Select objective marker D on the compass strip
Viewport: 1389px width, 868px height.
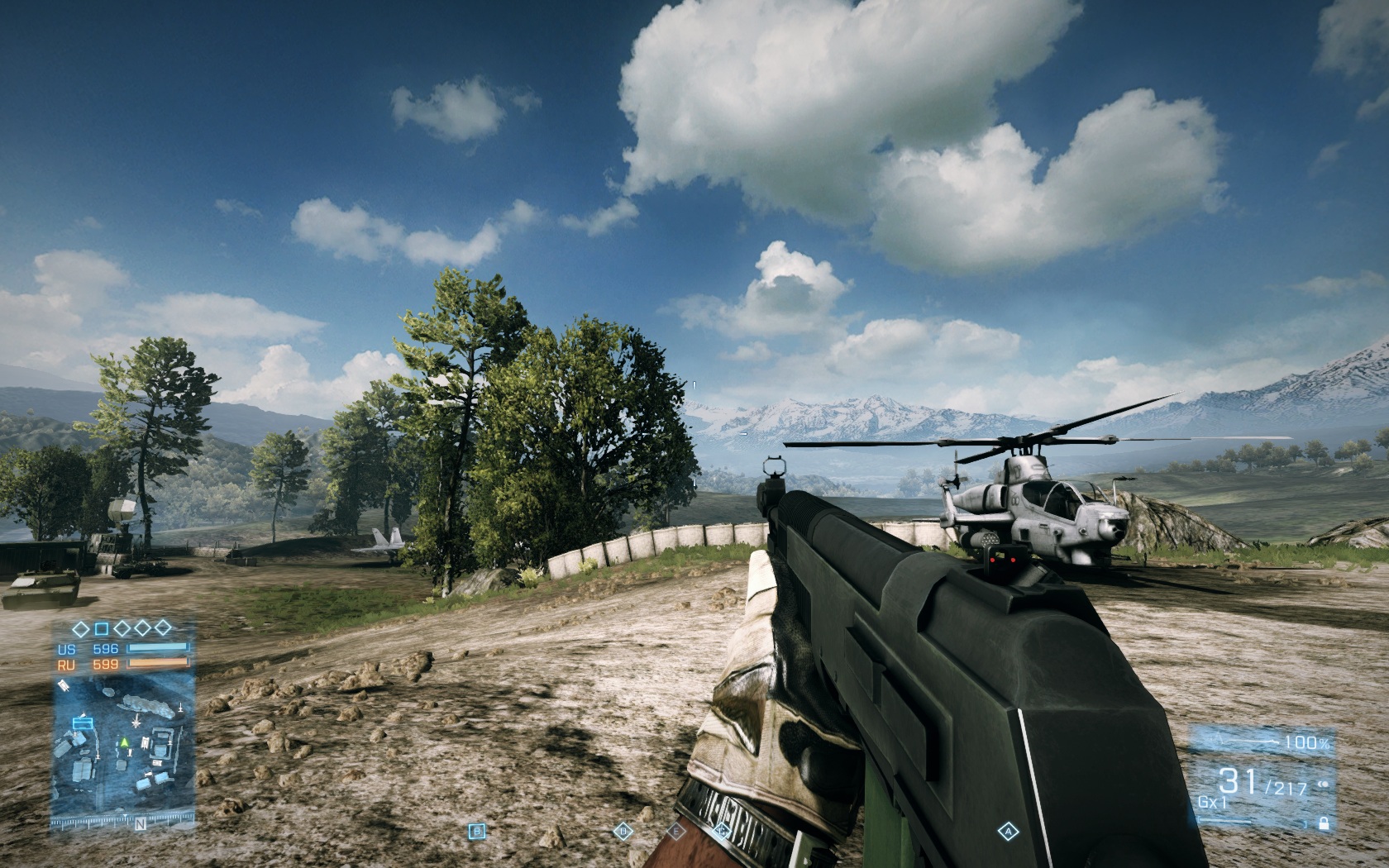(623, 831)
